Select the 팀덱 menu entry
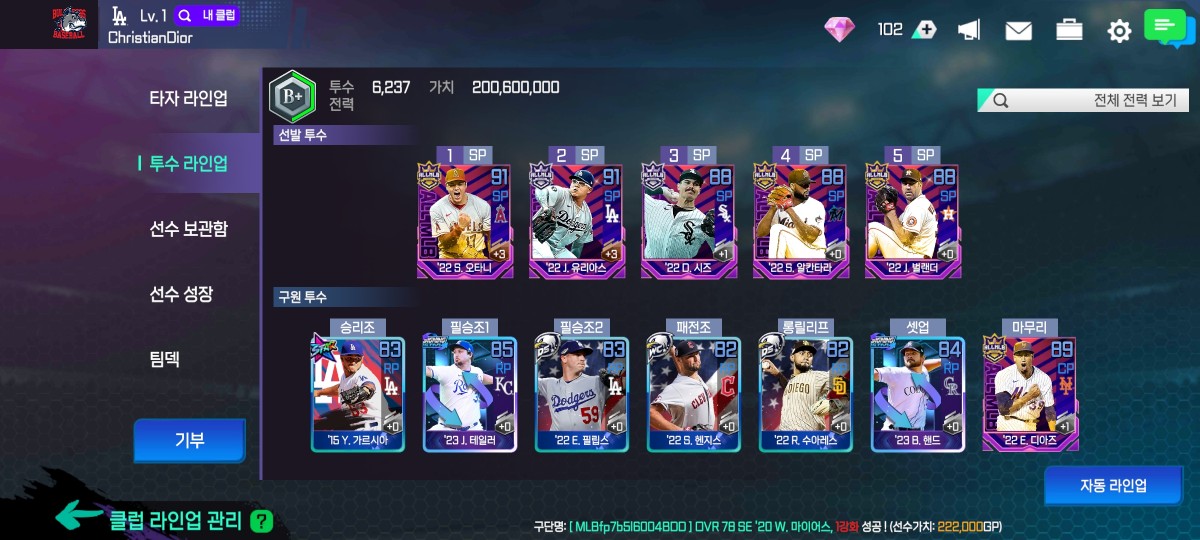 point(165,359)
